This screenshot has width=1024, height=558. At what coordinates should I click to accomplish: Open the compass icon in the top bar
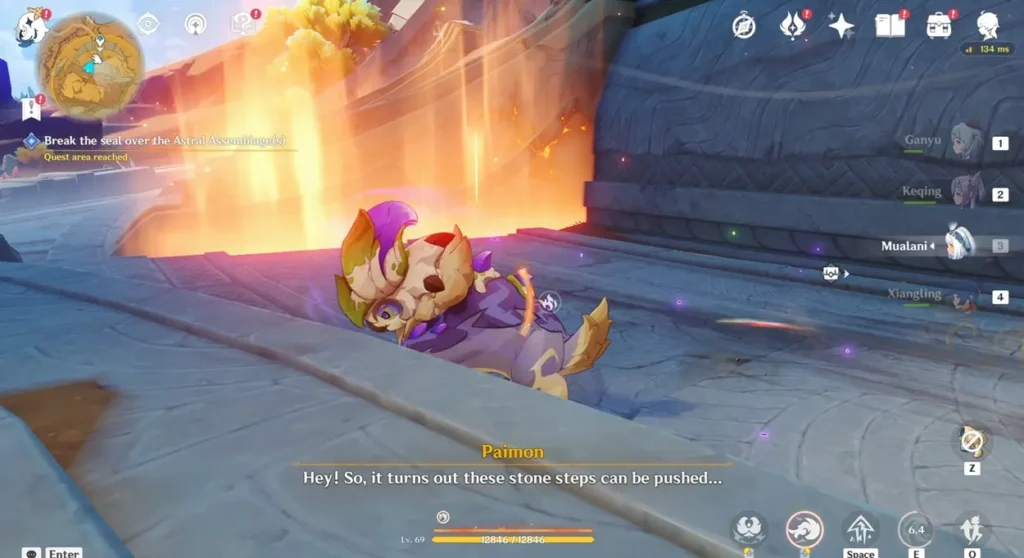743,26
